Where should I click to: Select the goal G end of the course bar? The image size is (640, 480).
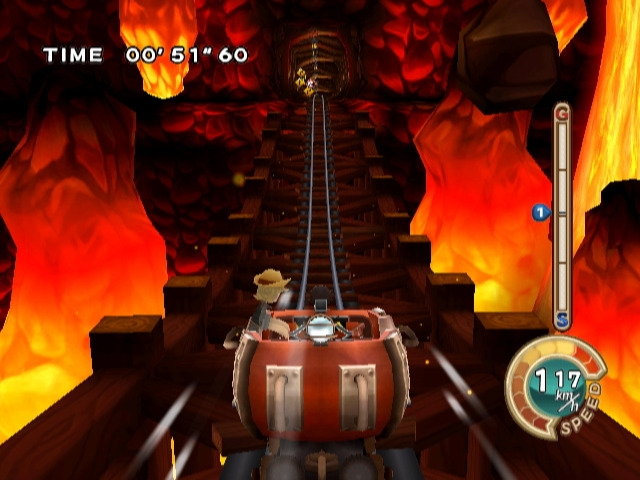[x=561, y=113]
